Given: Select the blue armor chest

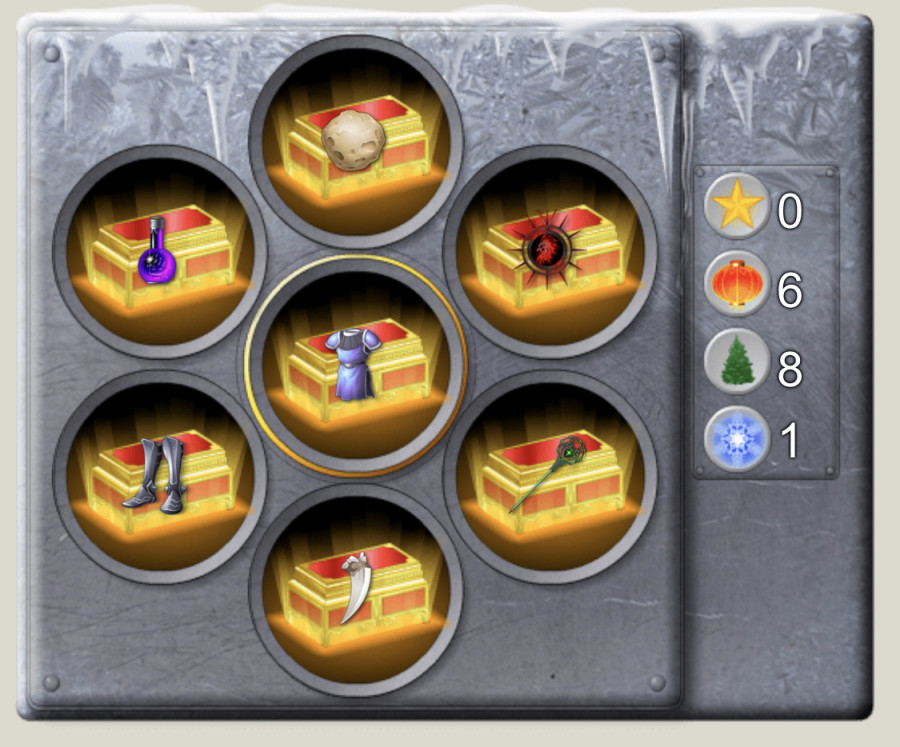Looking at the screenshot, I should point(356,364).
